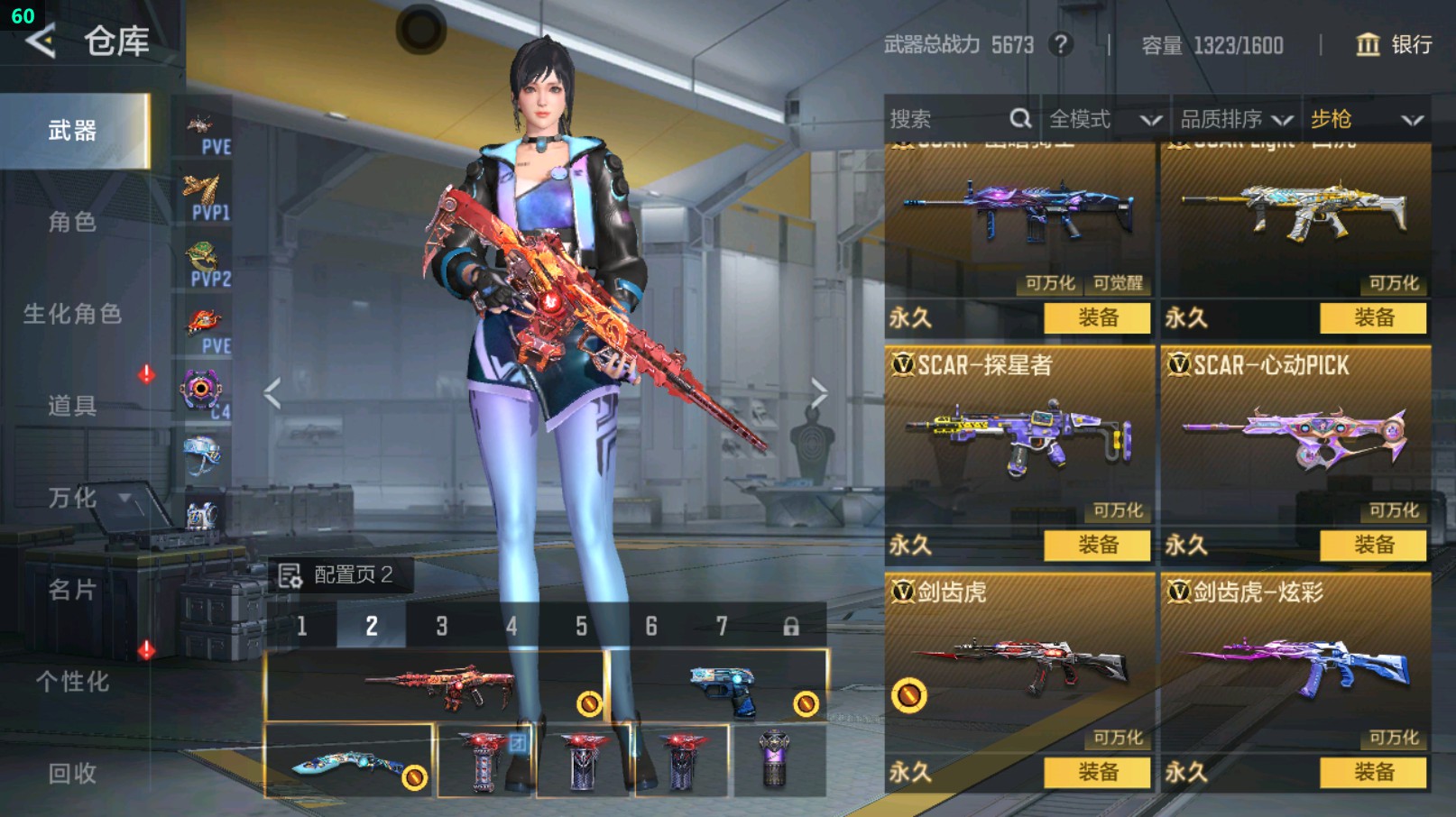The image size is (1456, 817).
Task: Select the 道具 category
Action: (x=72, y=406)
